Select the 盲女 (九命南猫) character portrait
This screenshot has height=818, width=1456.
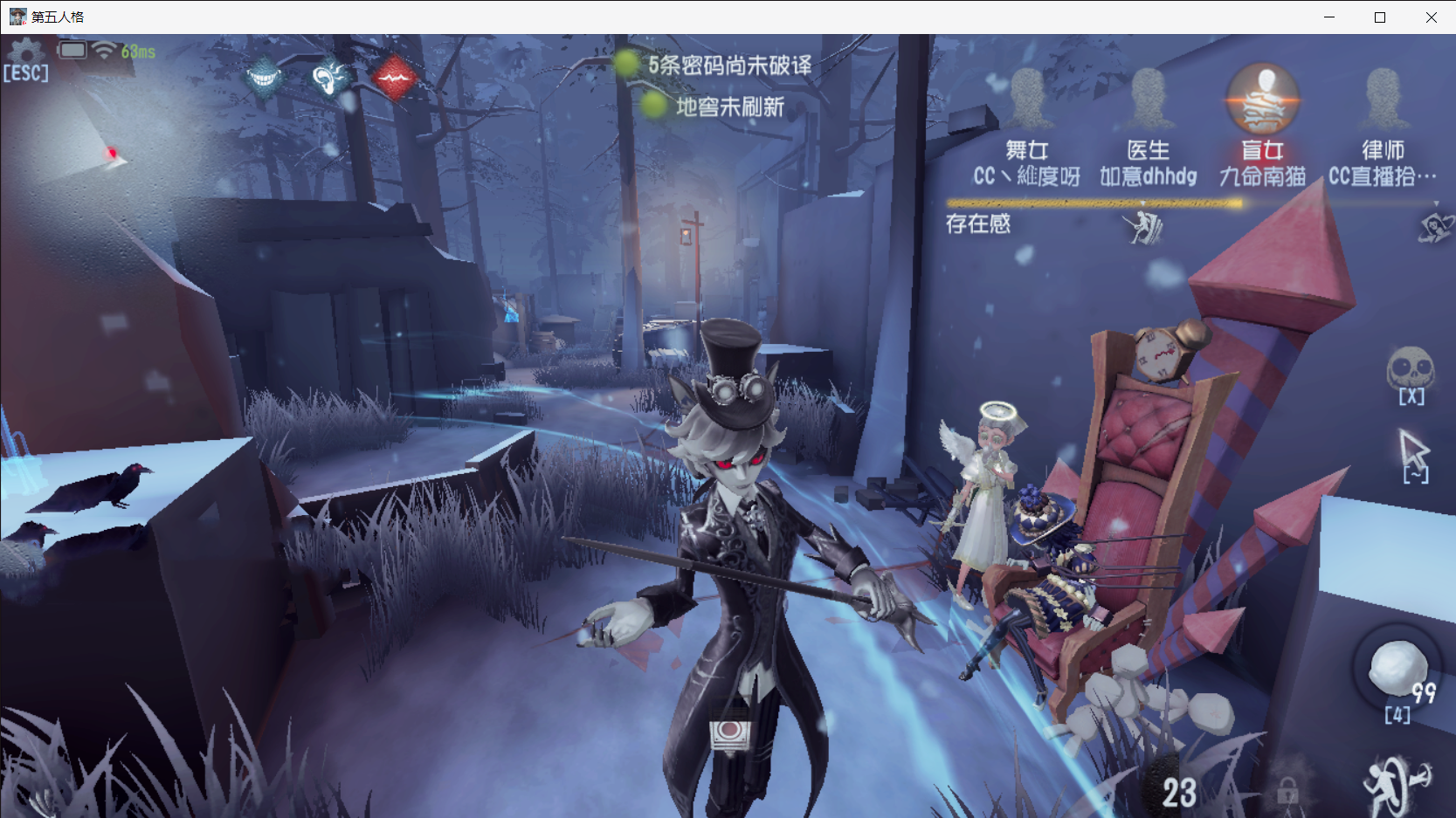1263,100
